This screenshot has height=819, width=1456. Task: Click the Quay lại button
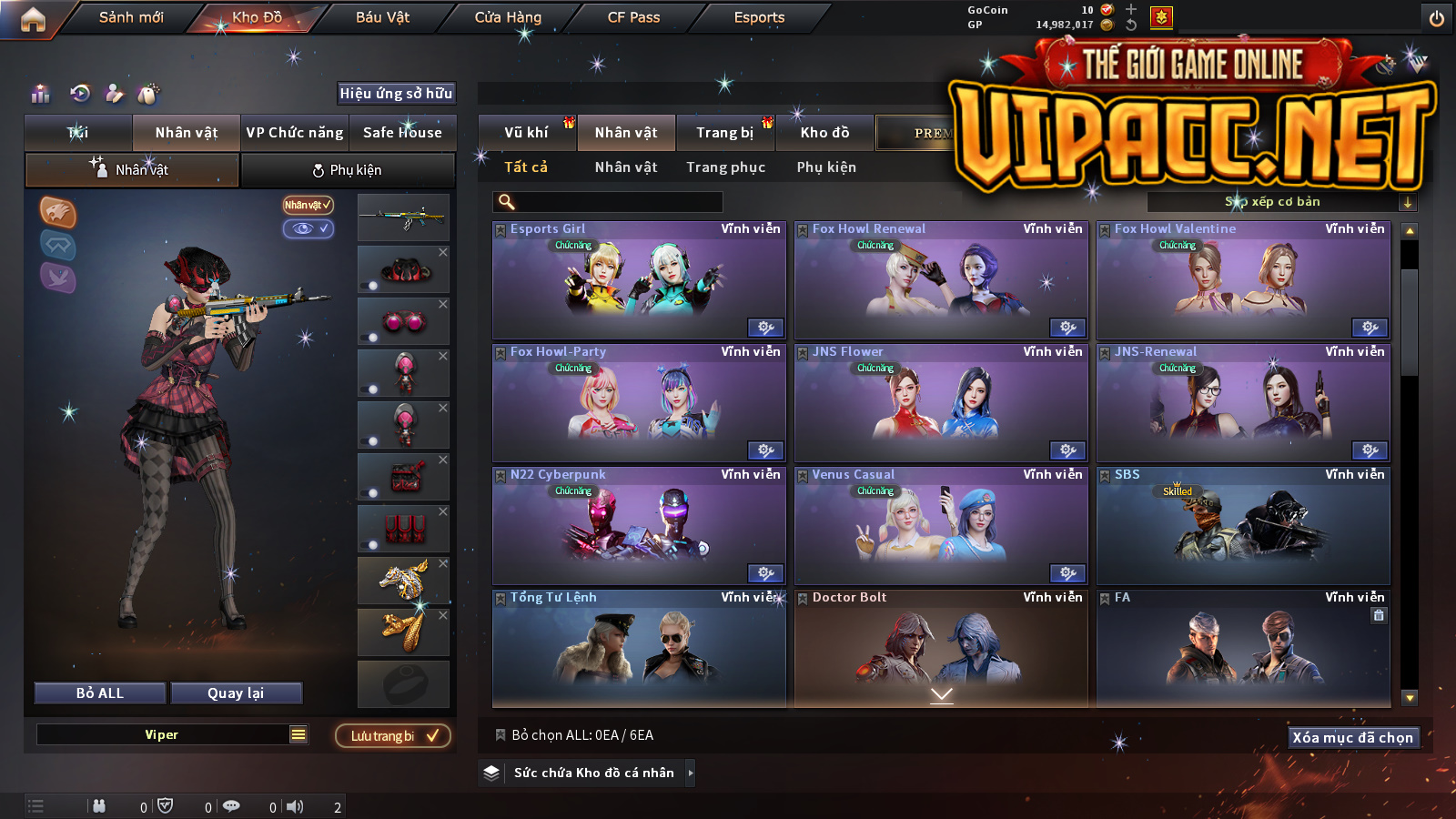(x=236, y=693)
